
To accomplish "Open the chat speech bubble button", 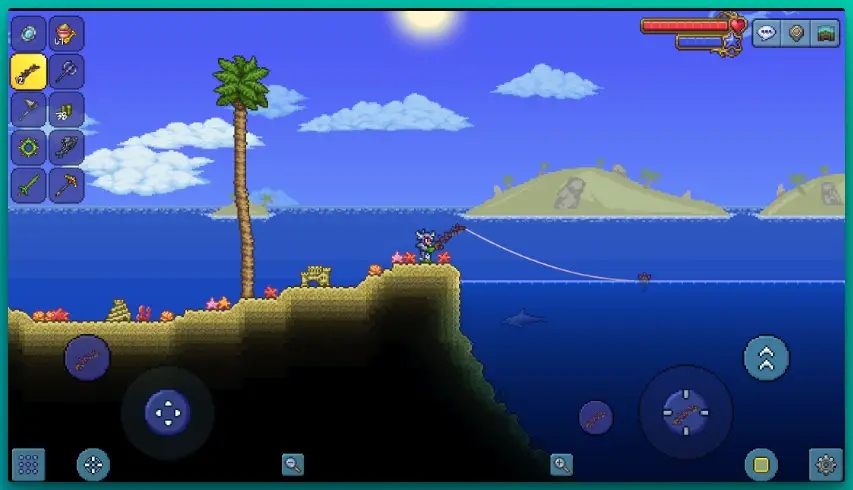I will tap(767, 32).
